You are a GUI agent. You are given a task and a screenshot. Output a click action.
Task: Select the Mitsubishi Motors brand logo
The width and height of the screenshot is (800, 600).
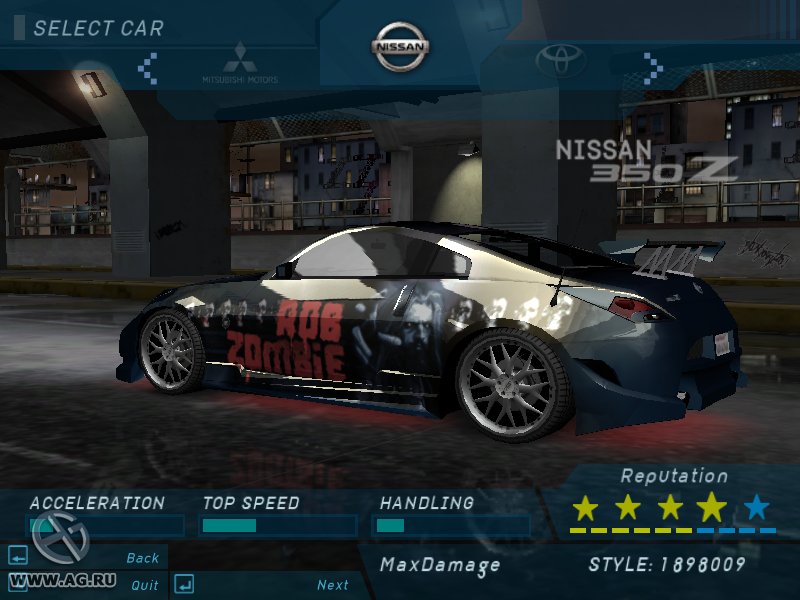pyautogui.click(x=240, y=62)
